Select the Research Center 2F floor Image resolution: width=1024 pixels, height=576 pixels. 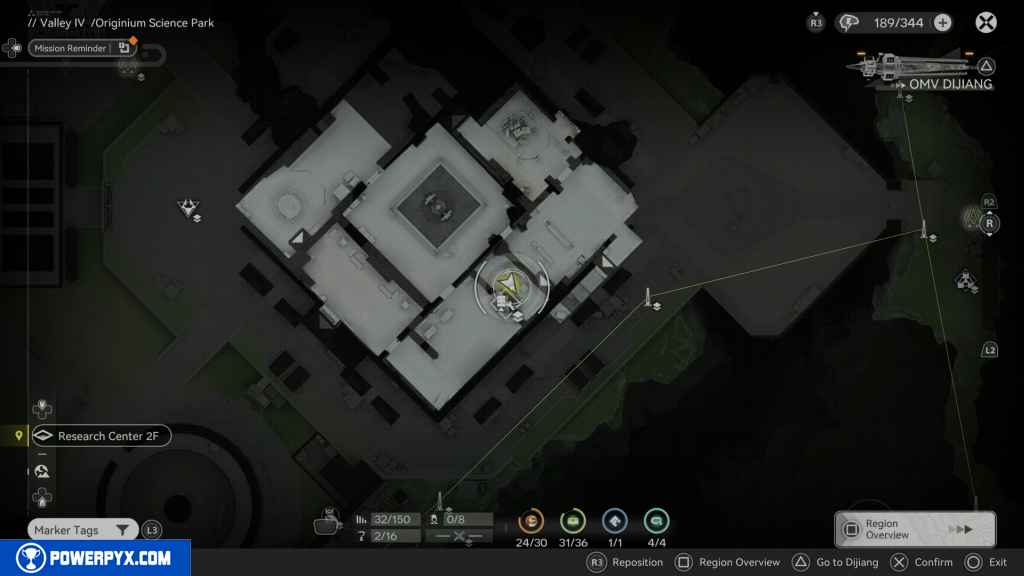[100, 436]
